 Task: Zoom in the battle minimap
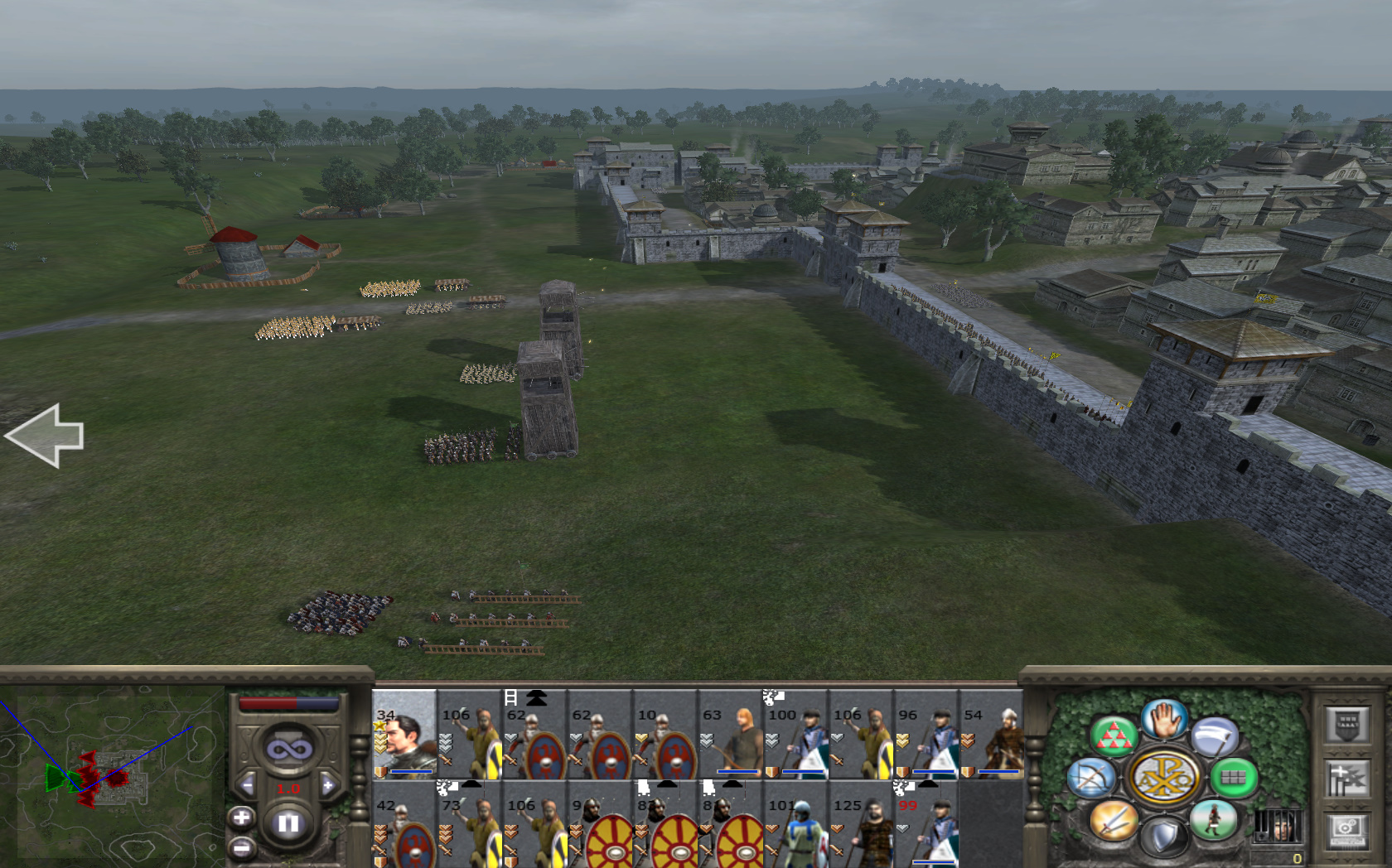click(x=241, y=818)
